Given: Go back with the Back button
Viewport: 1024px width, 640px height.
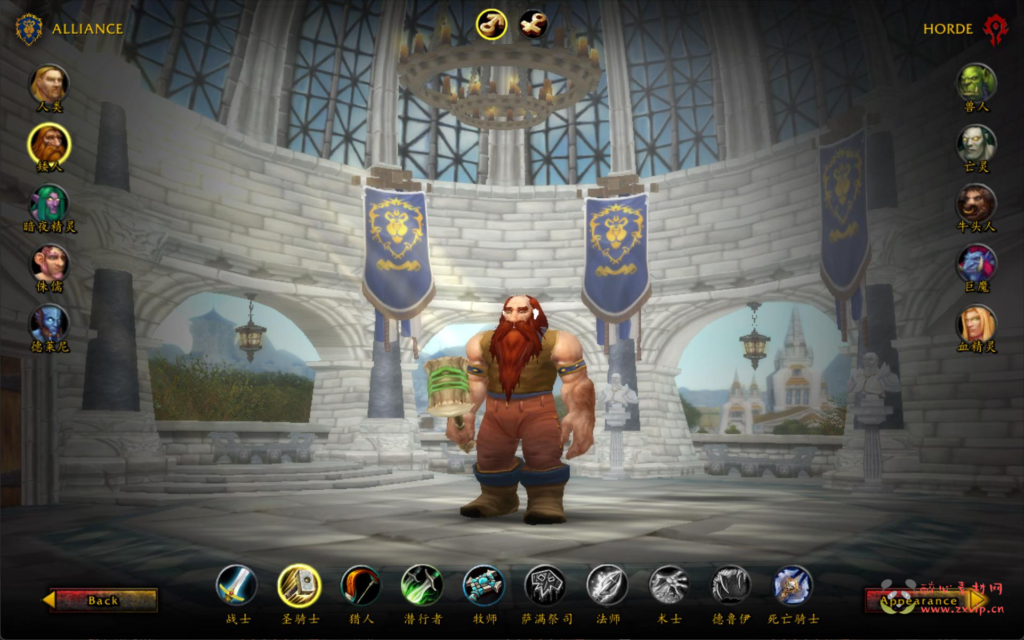Looking at the screenshot, I should point(102,600).
